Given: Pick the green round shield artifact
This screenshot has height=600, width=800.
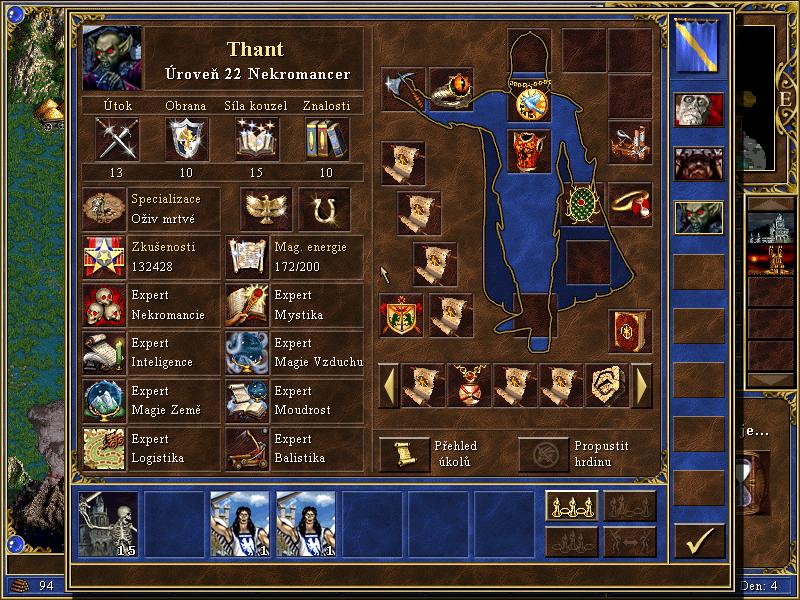Looking at the screenshot, I should pos(582,204).
